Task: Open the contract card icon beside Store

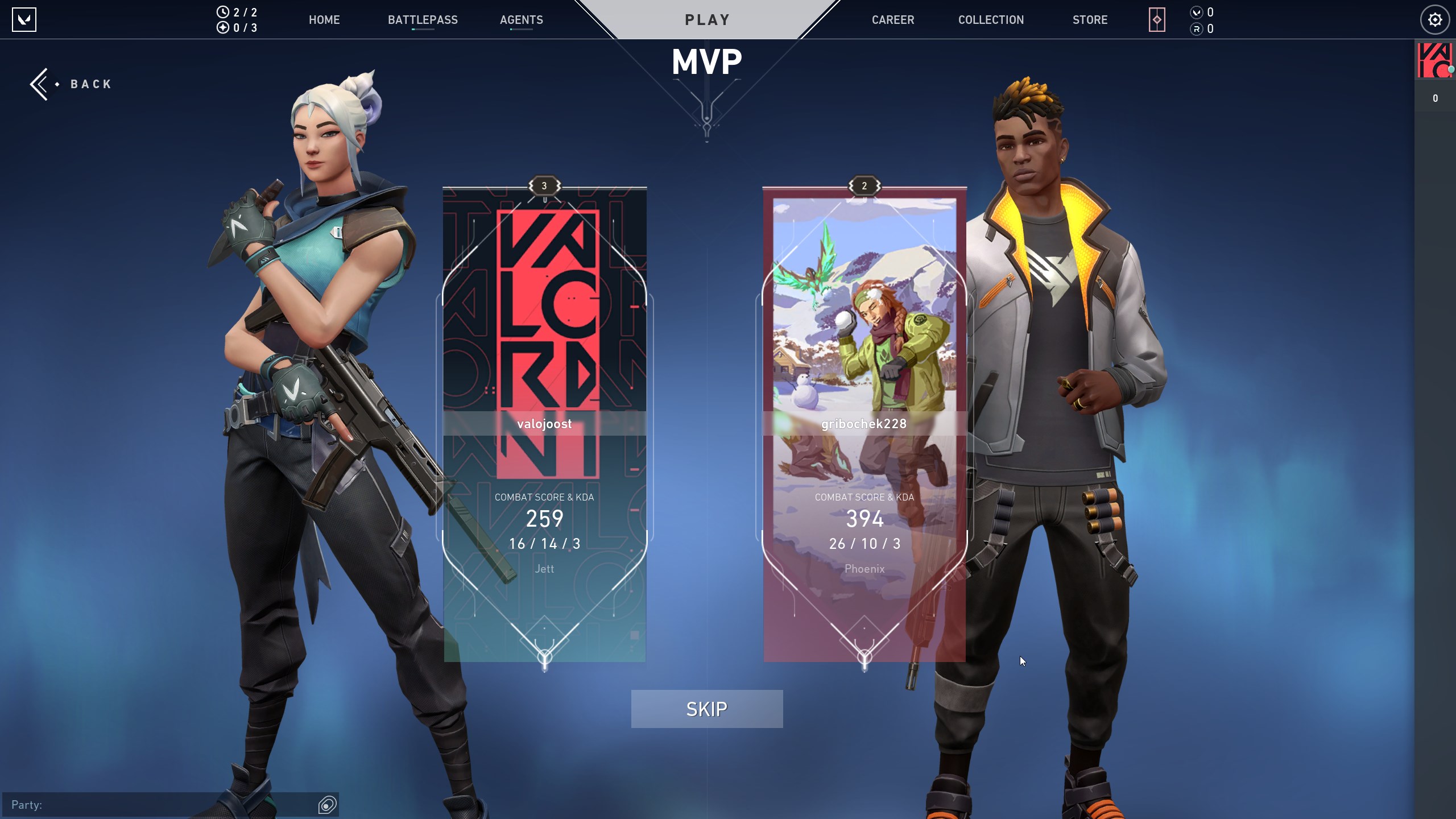Action: [1156, 20]
